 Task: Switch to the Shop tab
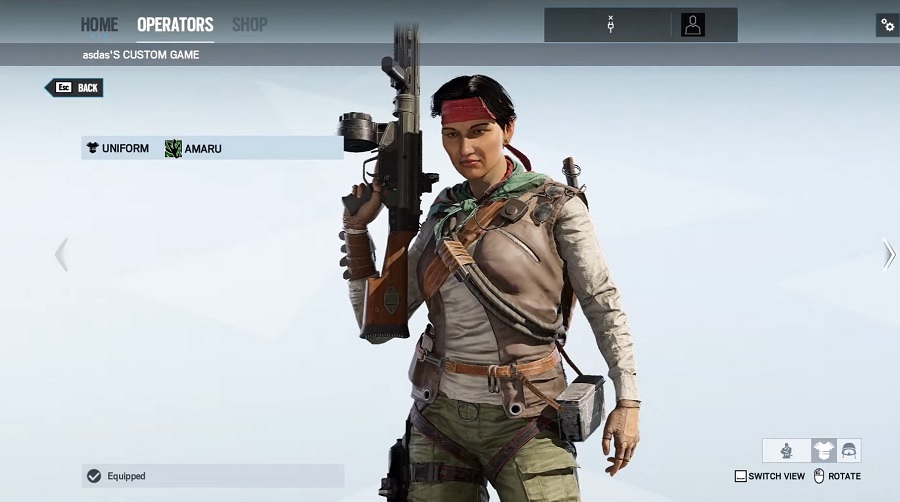click(x=249, y=24)
